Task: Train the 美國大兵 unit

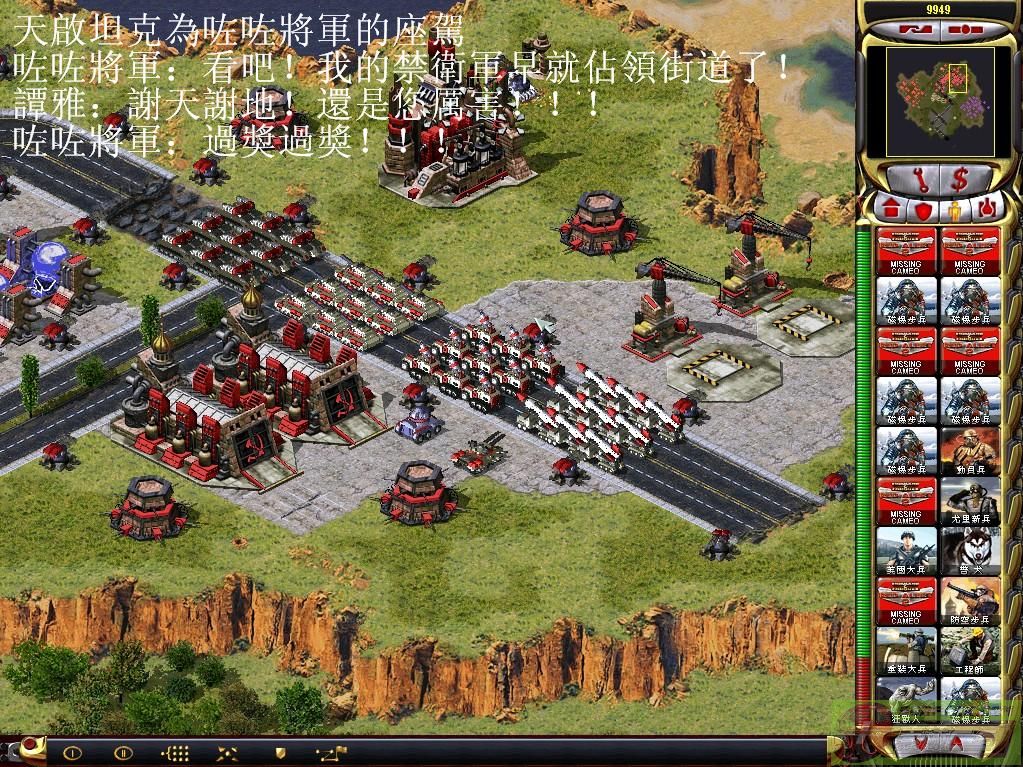Action: point(906,550)
